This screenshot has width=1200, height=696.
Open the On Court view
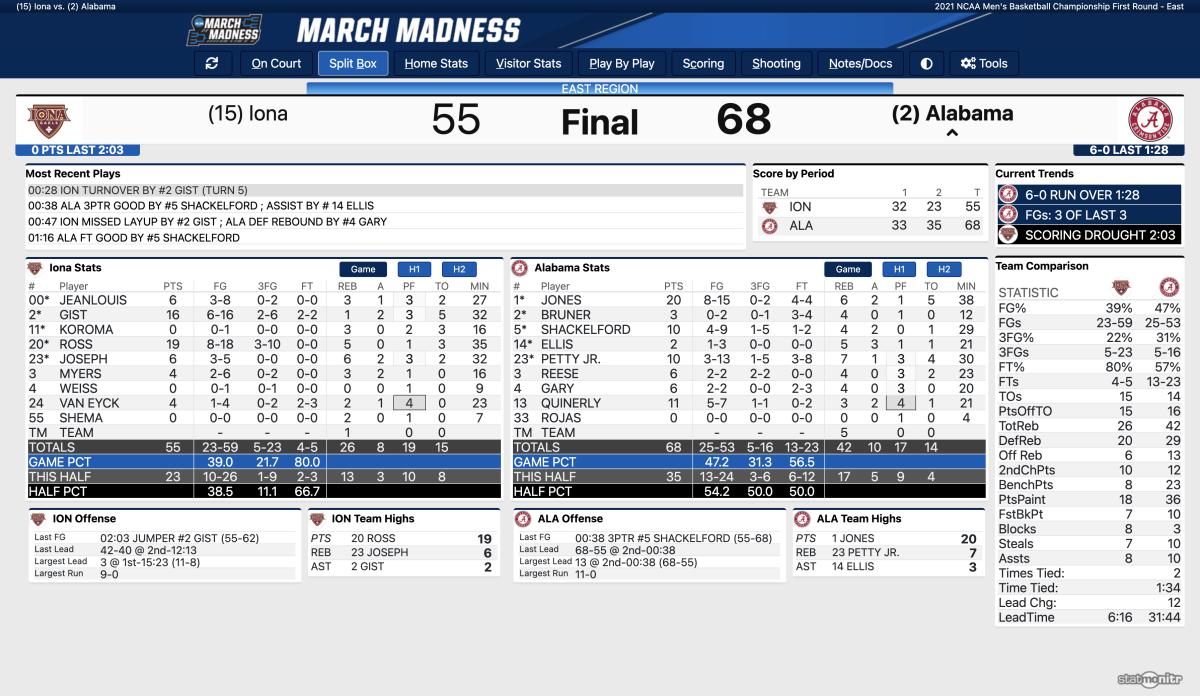pyautogui.click(x=276, y=63)
